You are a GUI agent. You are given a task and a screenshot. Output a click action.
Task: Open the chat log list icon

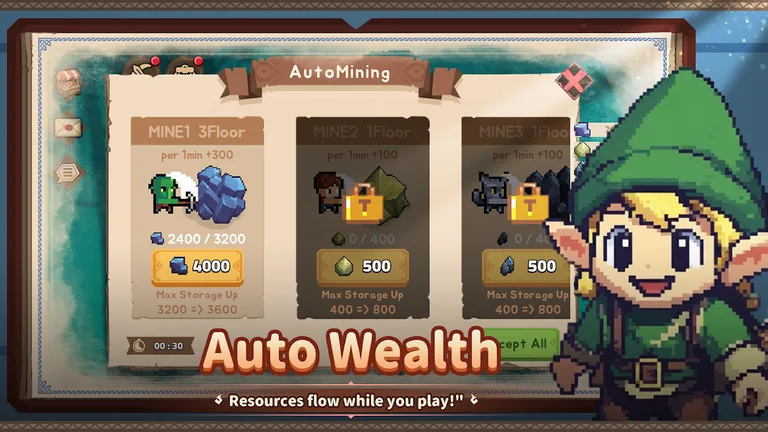[x=67, y=172]
